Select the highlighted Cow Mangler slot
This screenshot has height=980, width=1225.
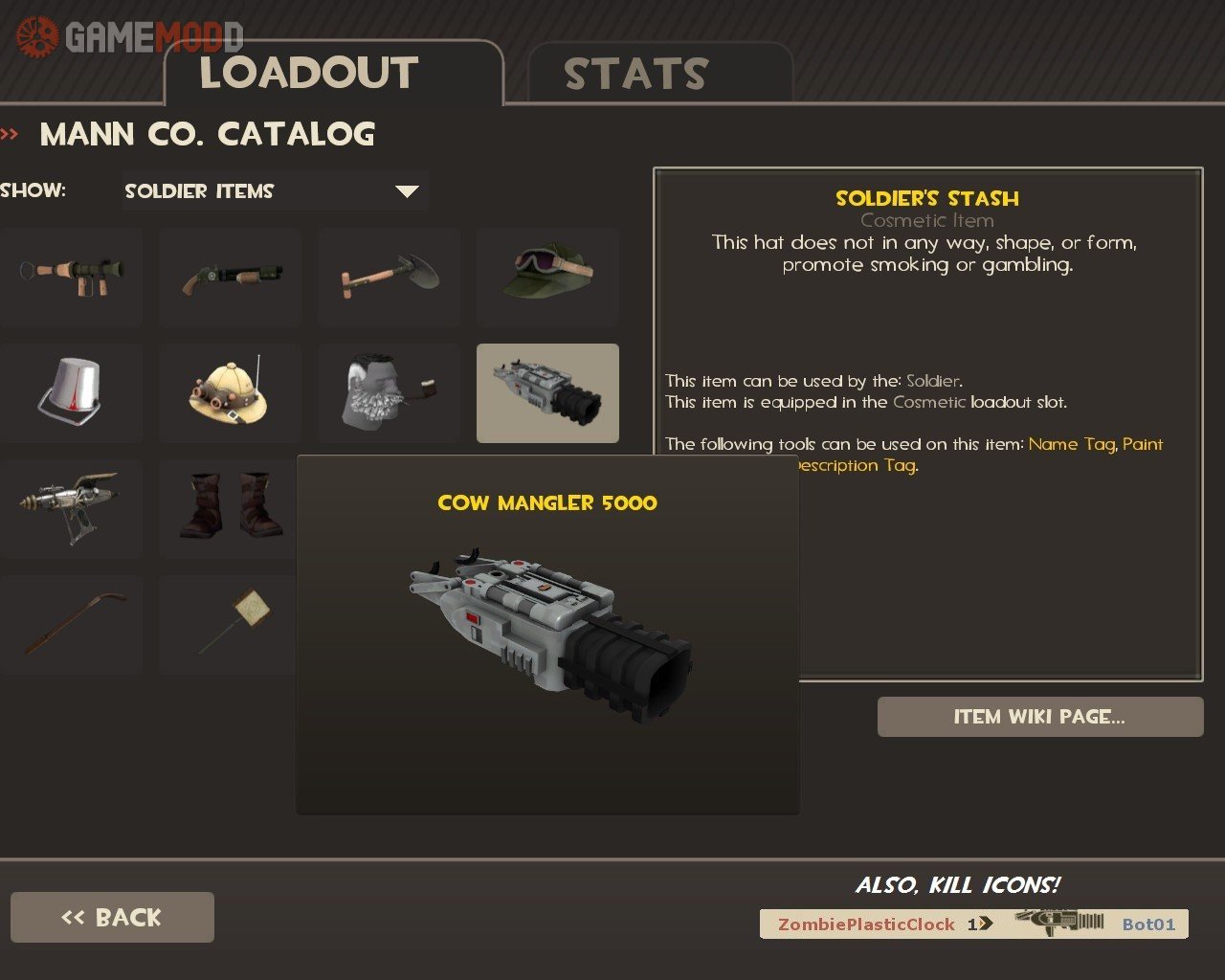[x=547, y=392]
